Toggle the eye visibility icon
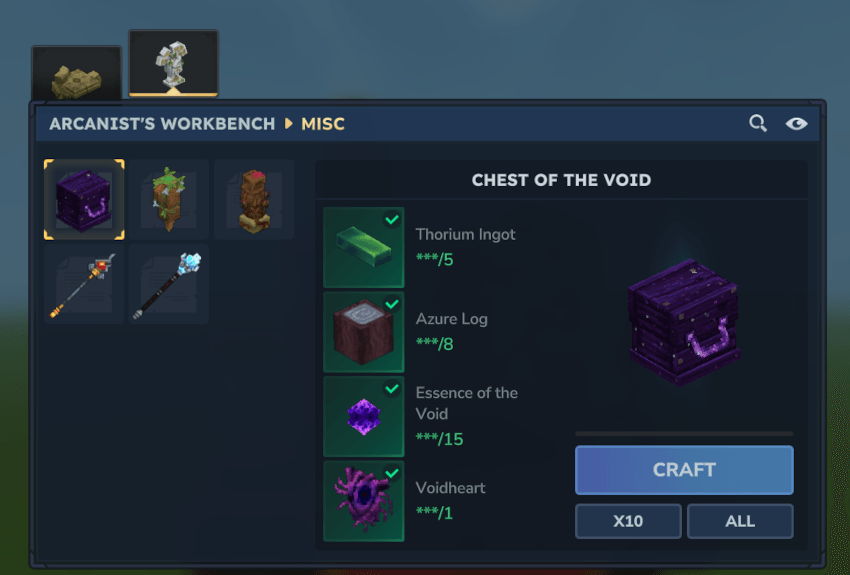Image resolution: width=850 pixels, height=575 pixels. (x=796, y=124)
